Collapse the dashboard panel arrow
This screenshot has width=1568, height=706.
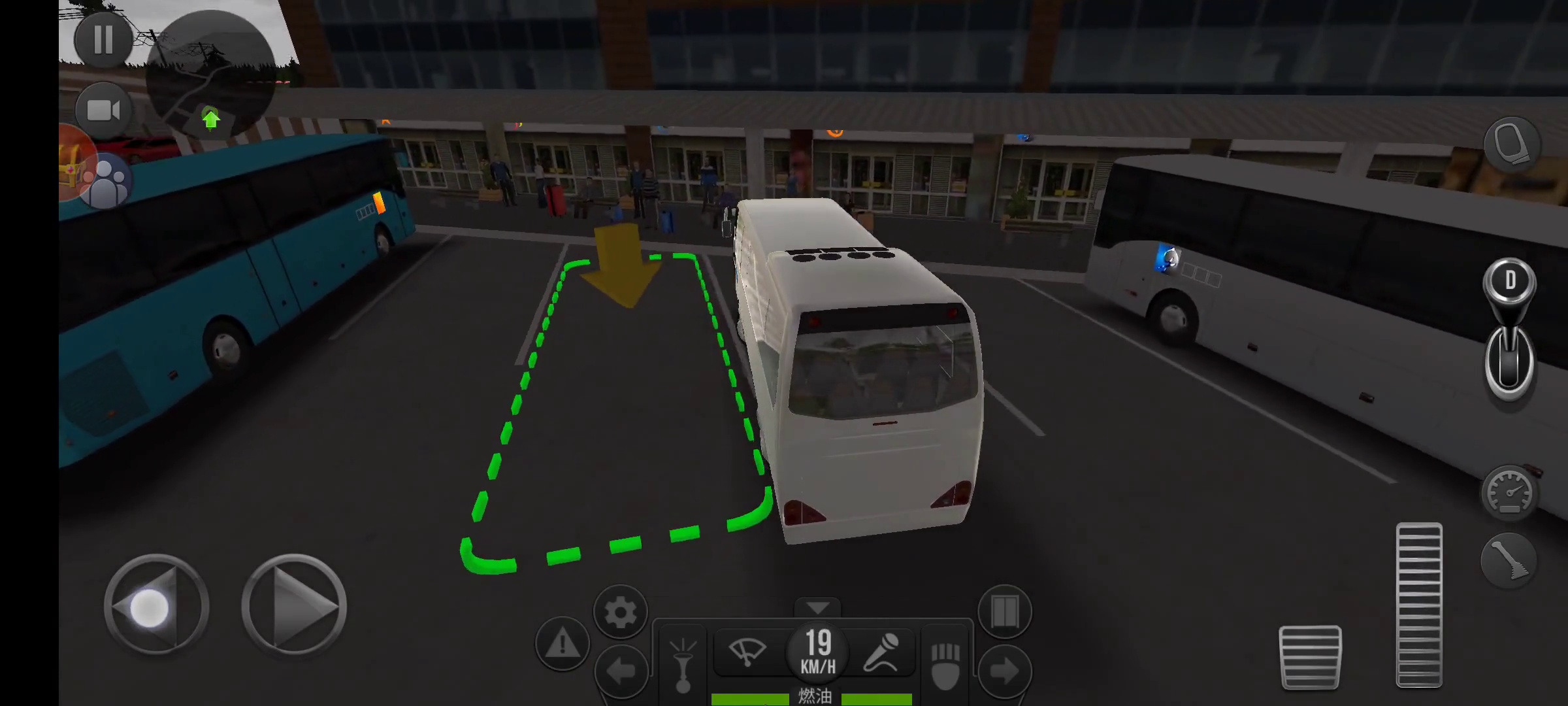817,608
